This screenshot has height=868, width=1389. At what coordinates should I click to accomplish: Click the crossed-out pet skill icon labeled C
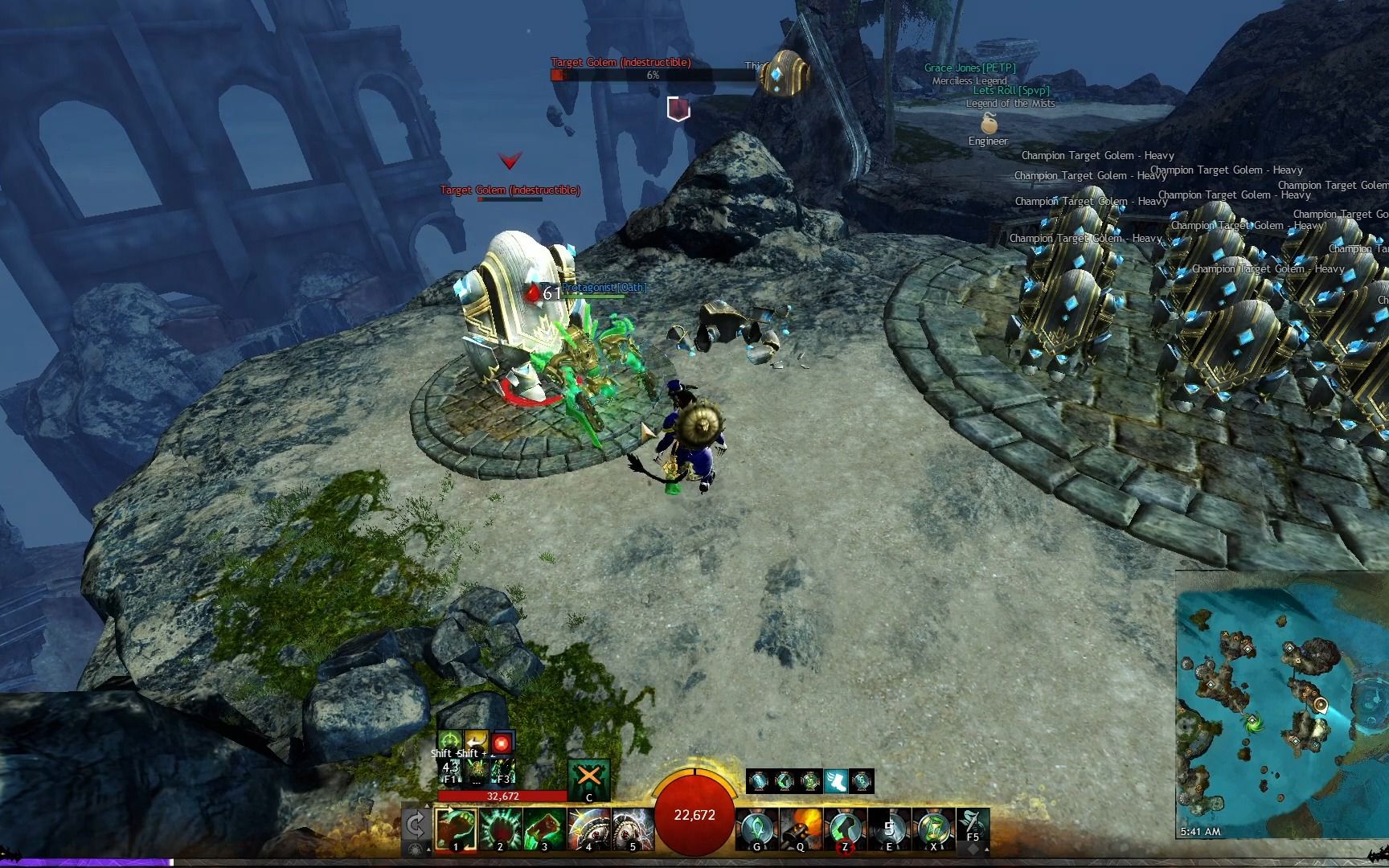pos(588,777)
